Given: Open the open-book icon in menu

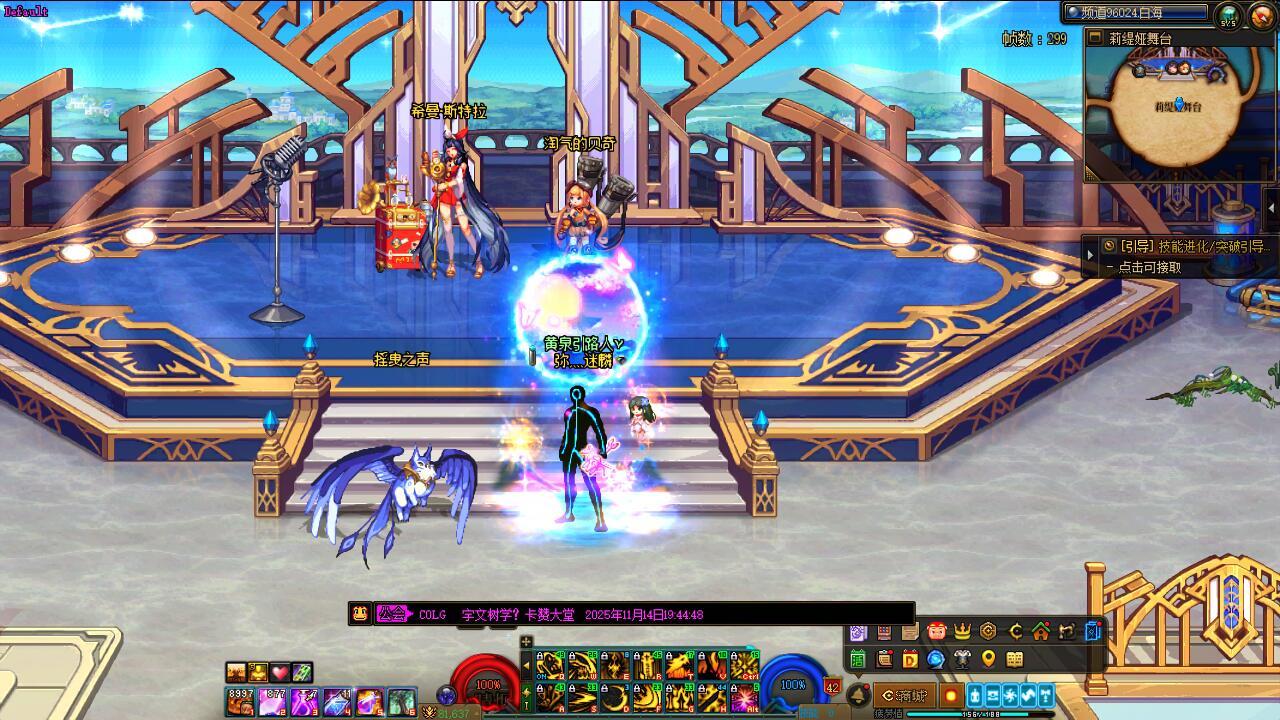Looking at the screenshot, I should pos(1015,659).
